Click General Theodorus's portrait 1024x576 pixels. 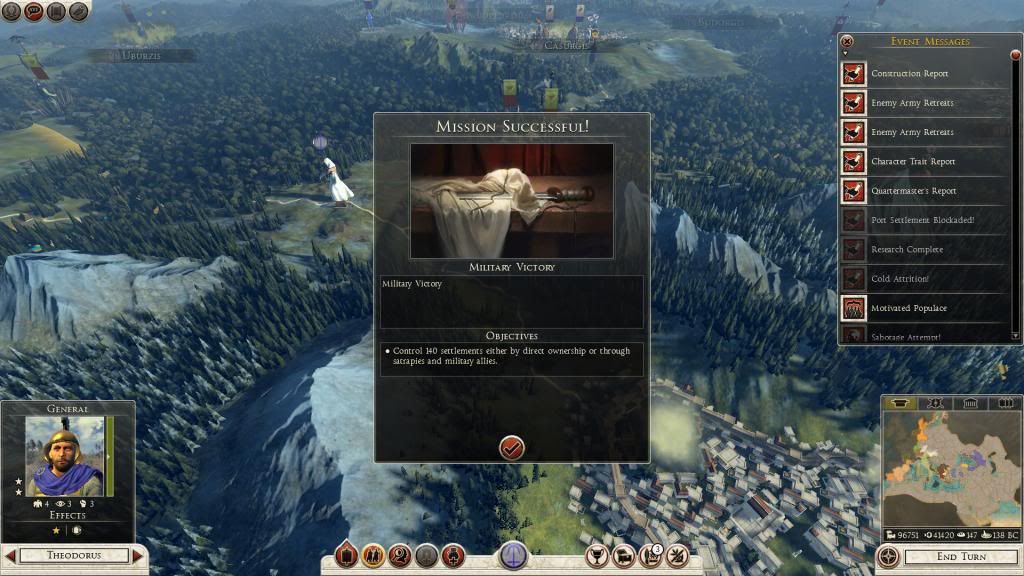pyautogui.click(x=64, y=456)
